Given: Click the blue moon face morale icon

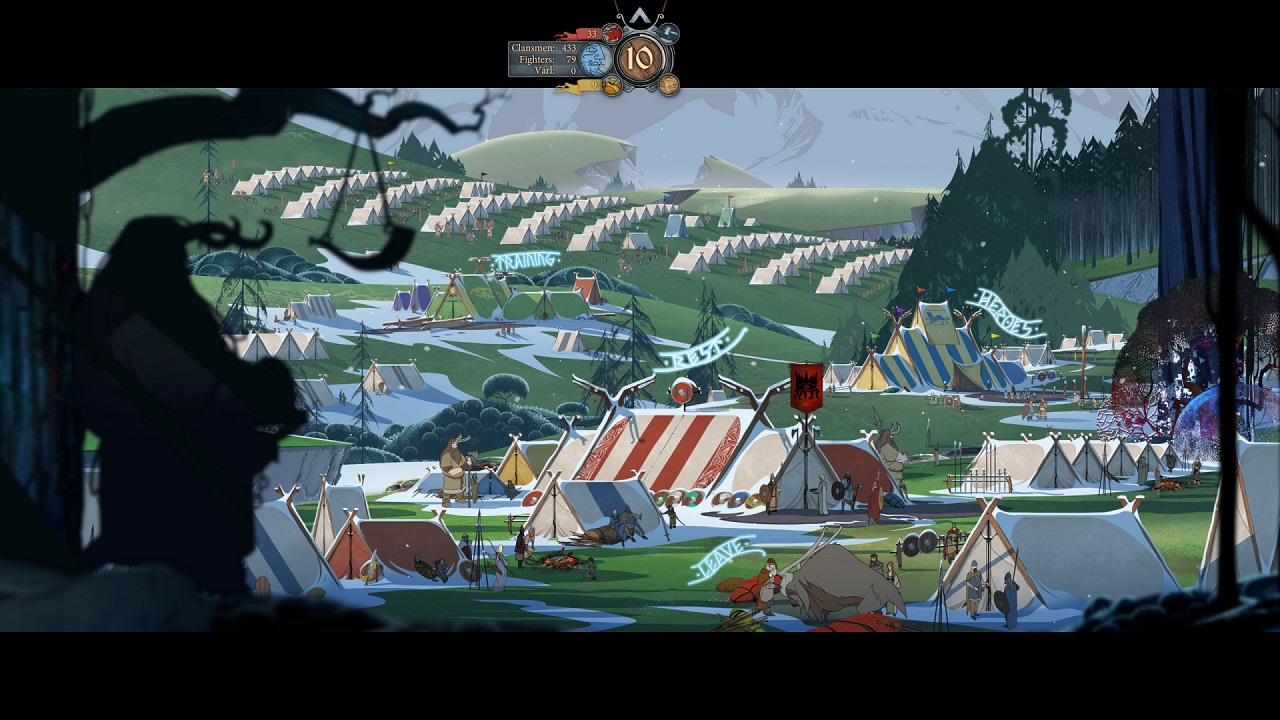Looking at the screenshot, I should coord(596,59).
